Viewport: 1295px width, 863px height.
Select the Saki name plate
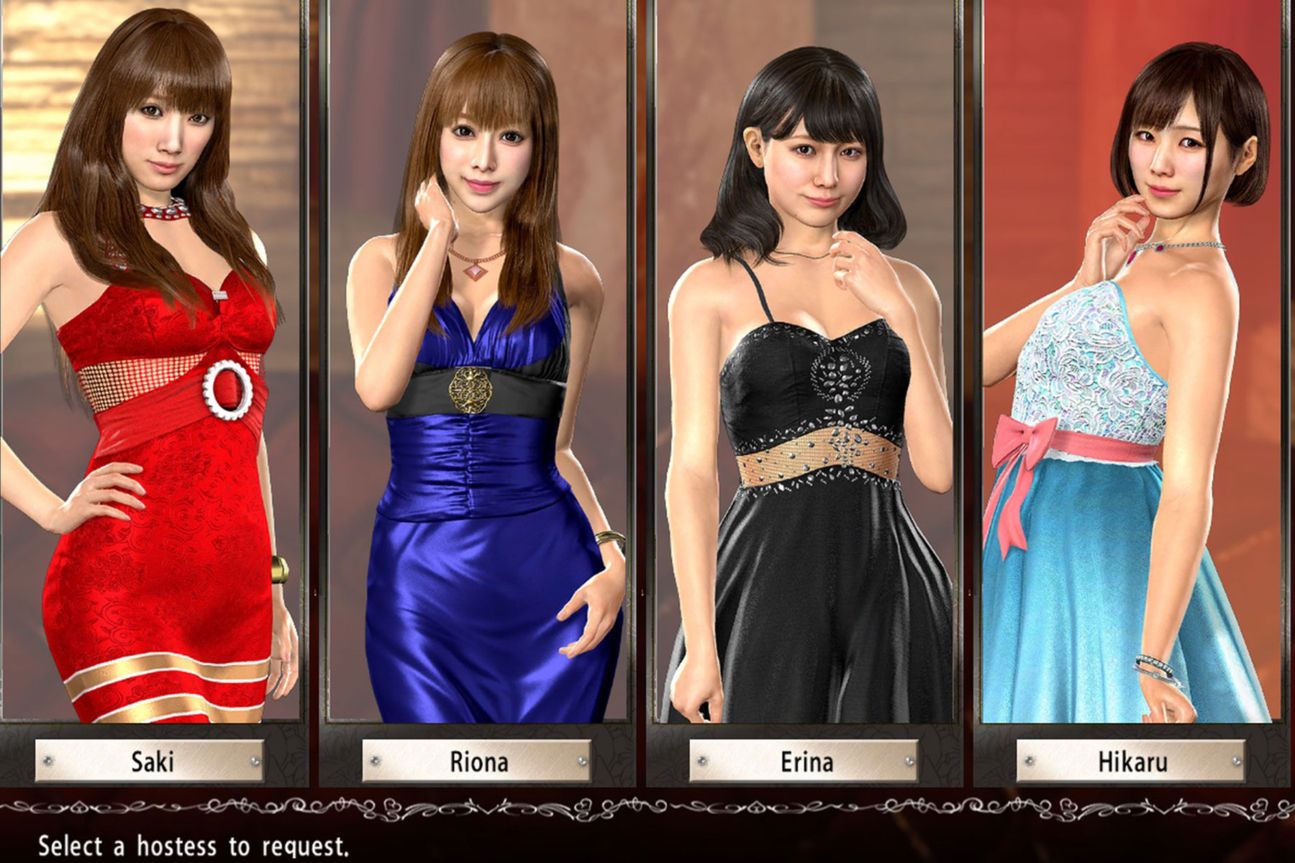[150, 761]
